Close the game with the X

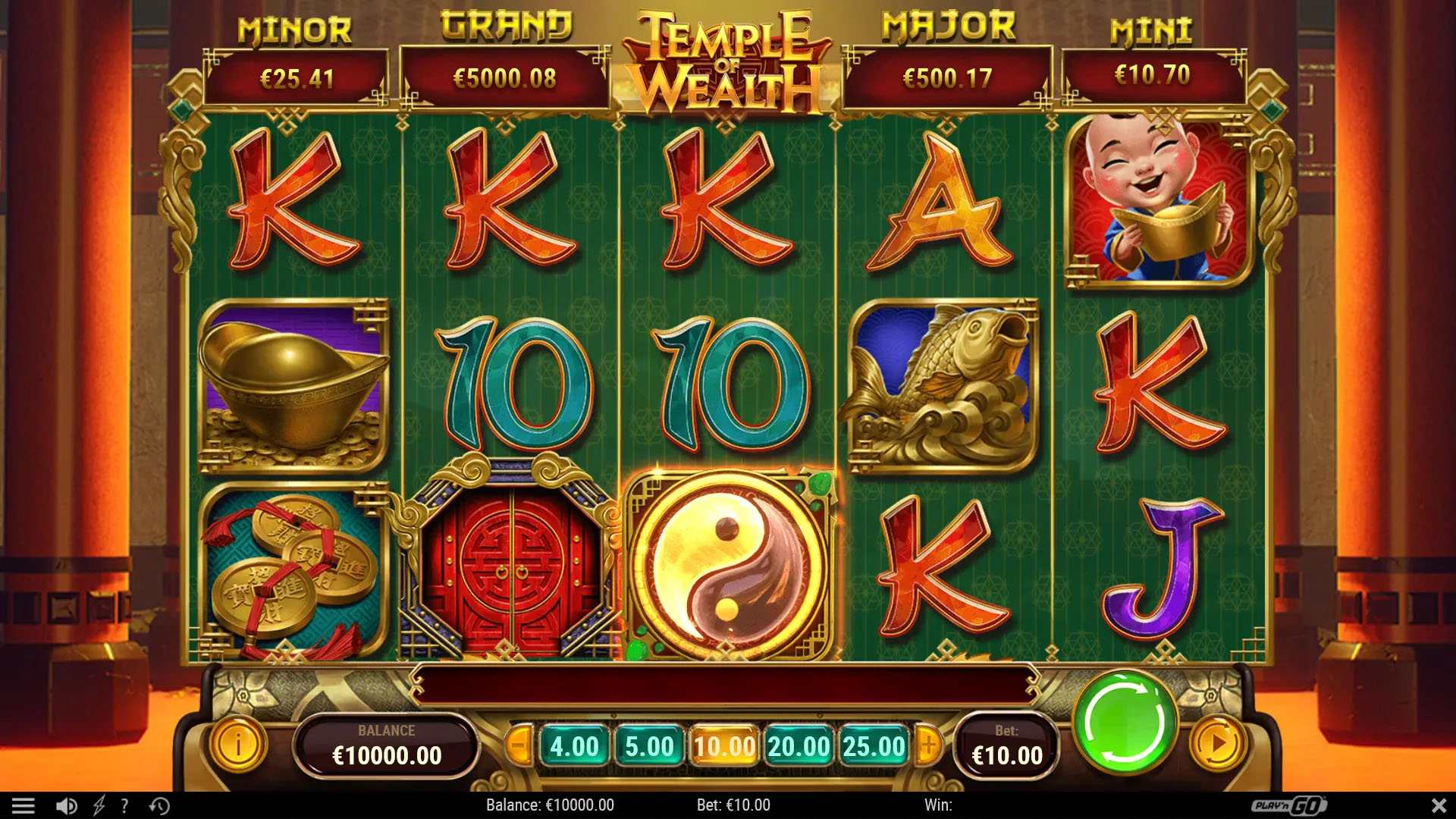coord(1439,805)
